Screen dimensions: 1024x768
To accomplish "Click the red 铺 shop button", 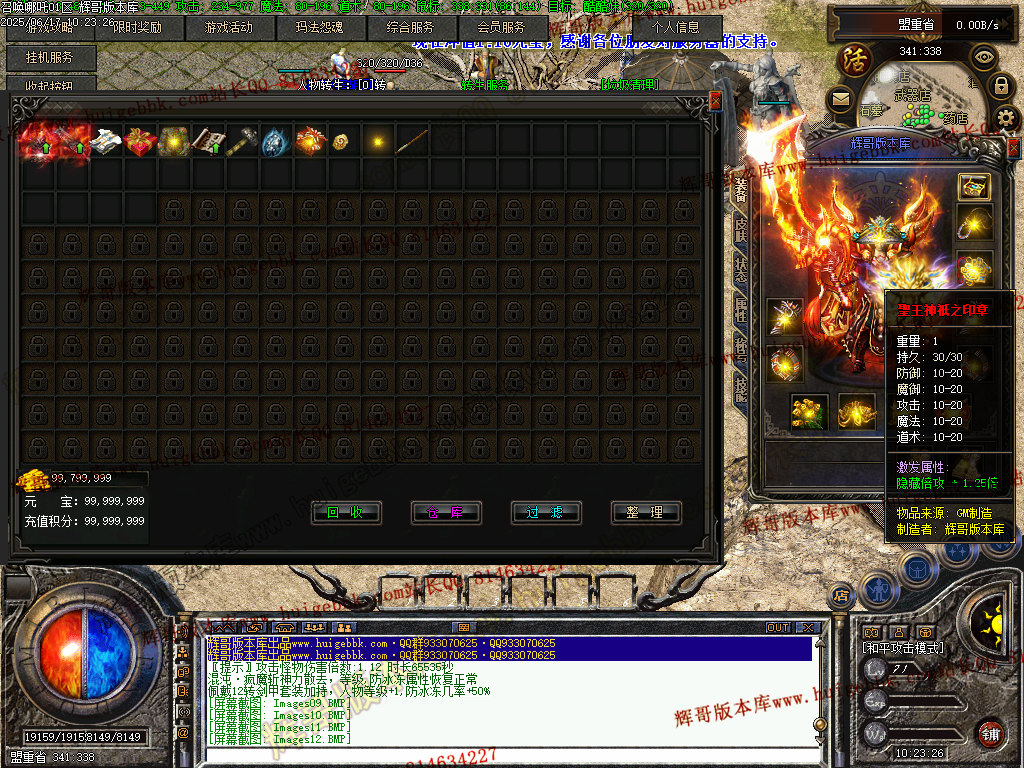I will click(991, 733).
